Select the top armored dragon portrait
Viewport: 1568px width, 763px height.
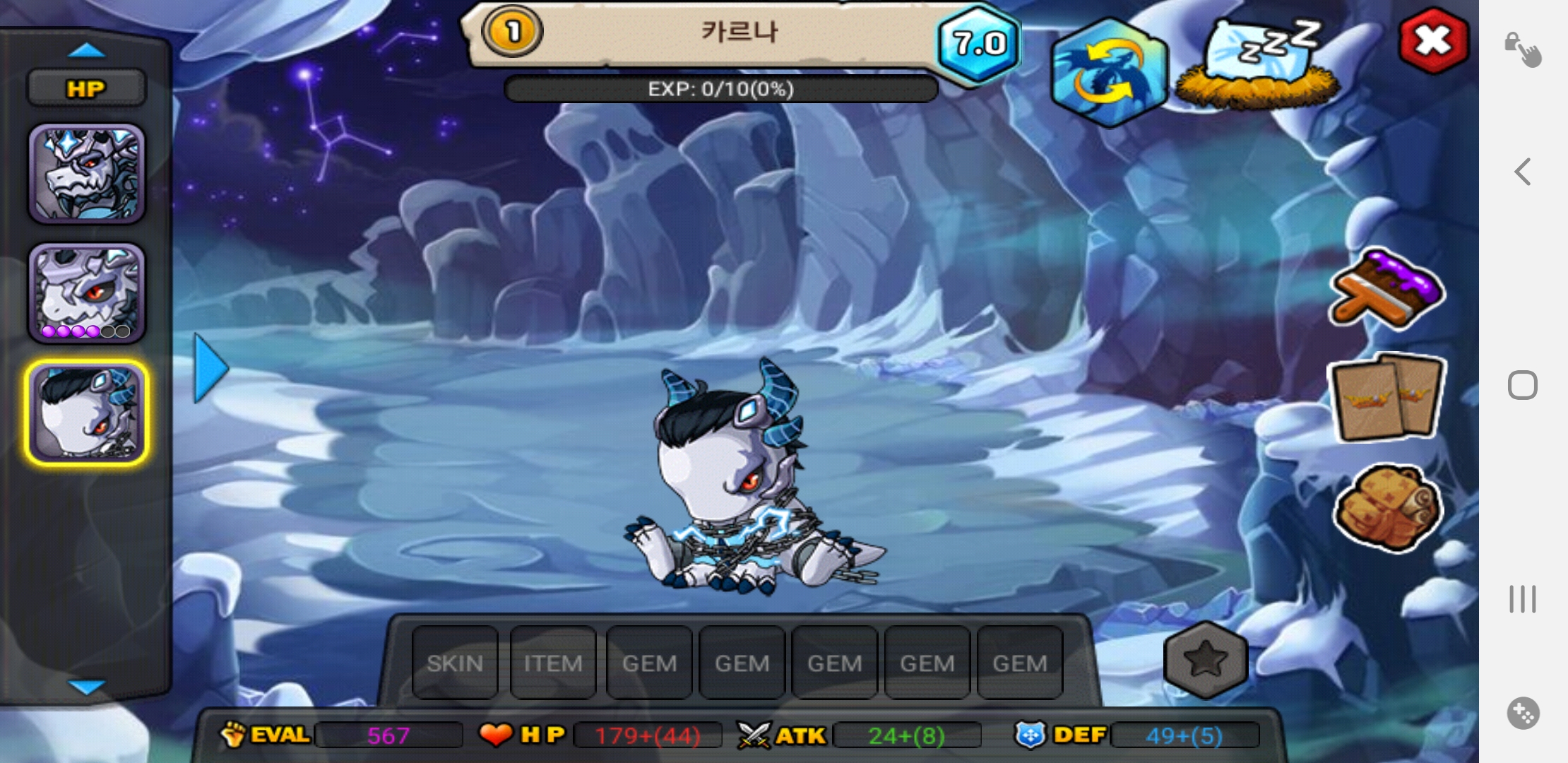pyautogui.click(x=86, y=174)
